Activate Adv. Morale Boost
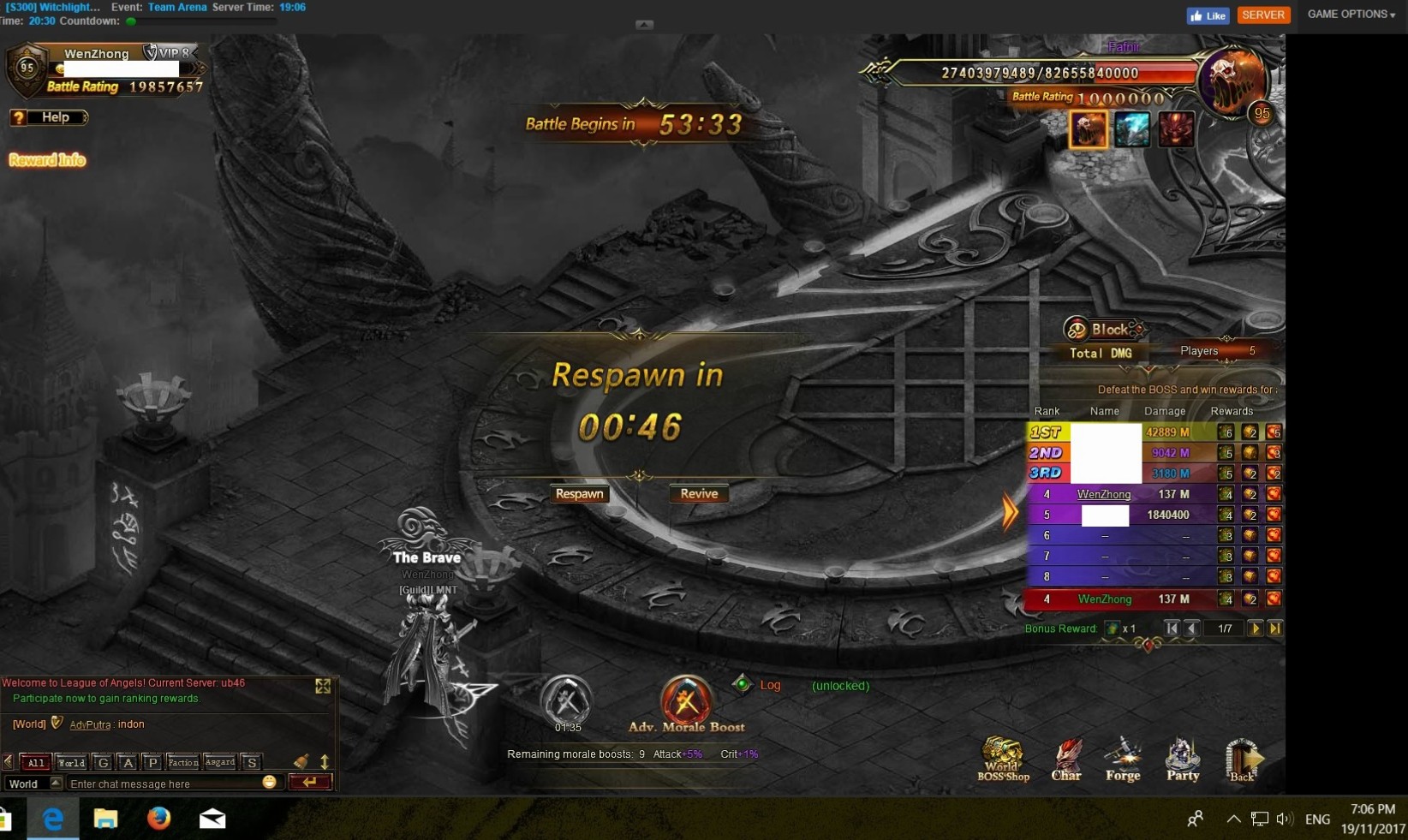This screenshot has height=840, width=1408. (x=686, y=703)
